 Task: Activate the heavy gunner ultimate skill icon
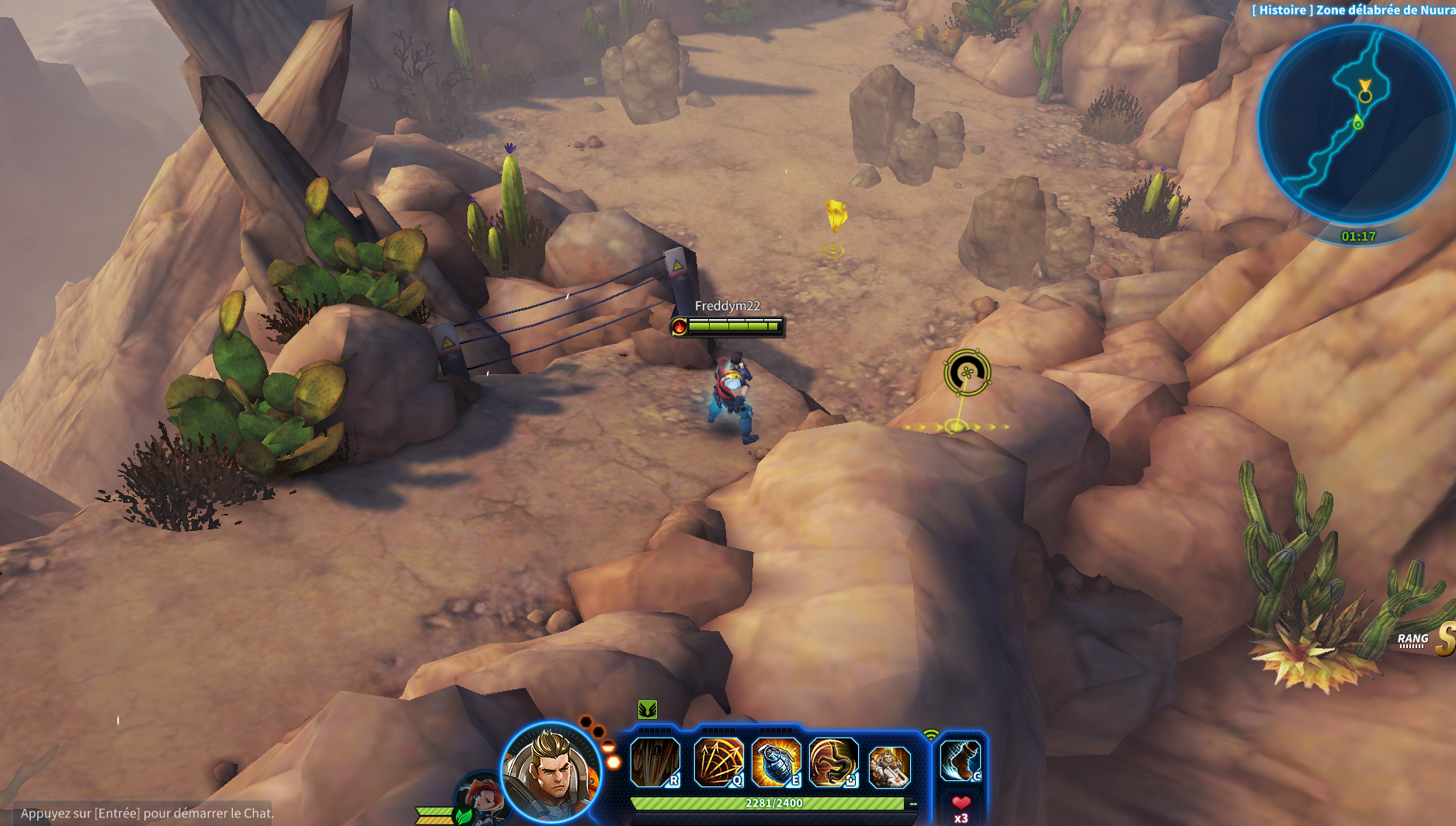[889, 766]
